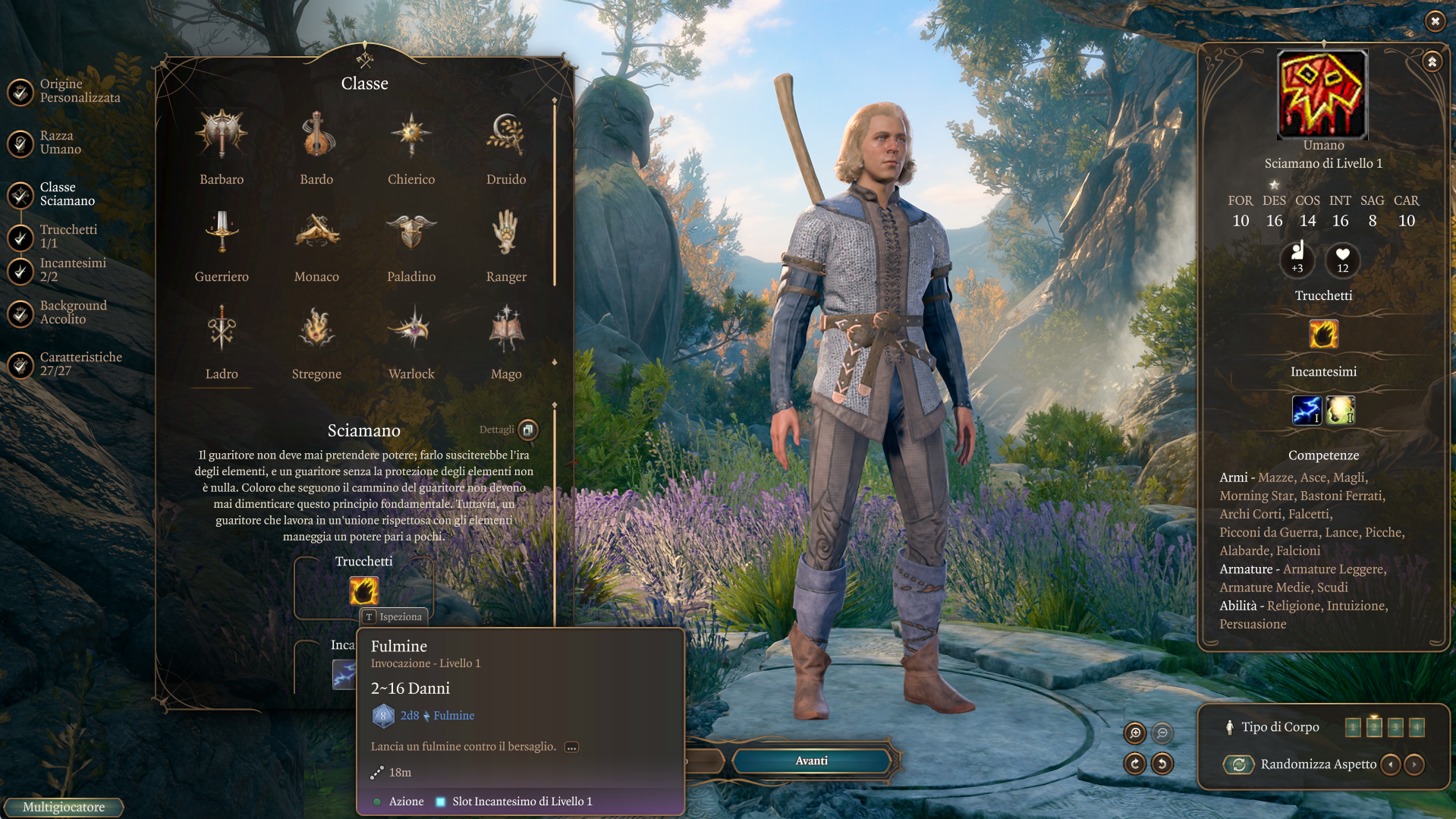
Task: Close character creation with the X button
Action: tap(1435, 21)
